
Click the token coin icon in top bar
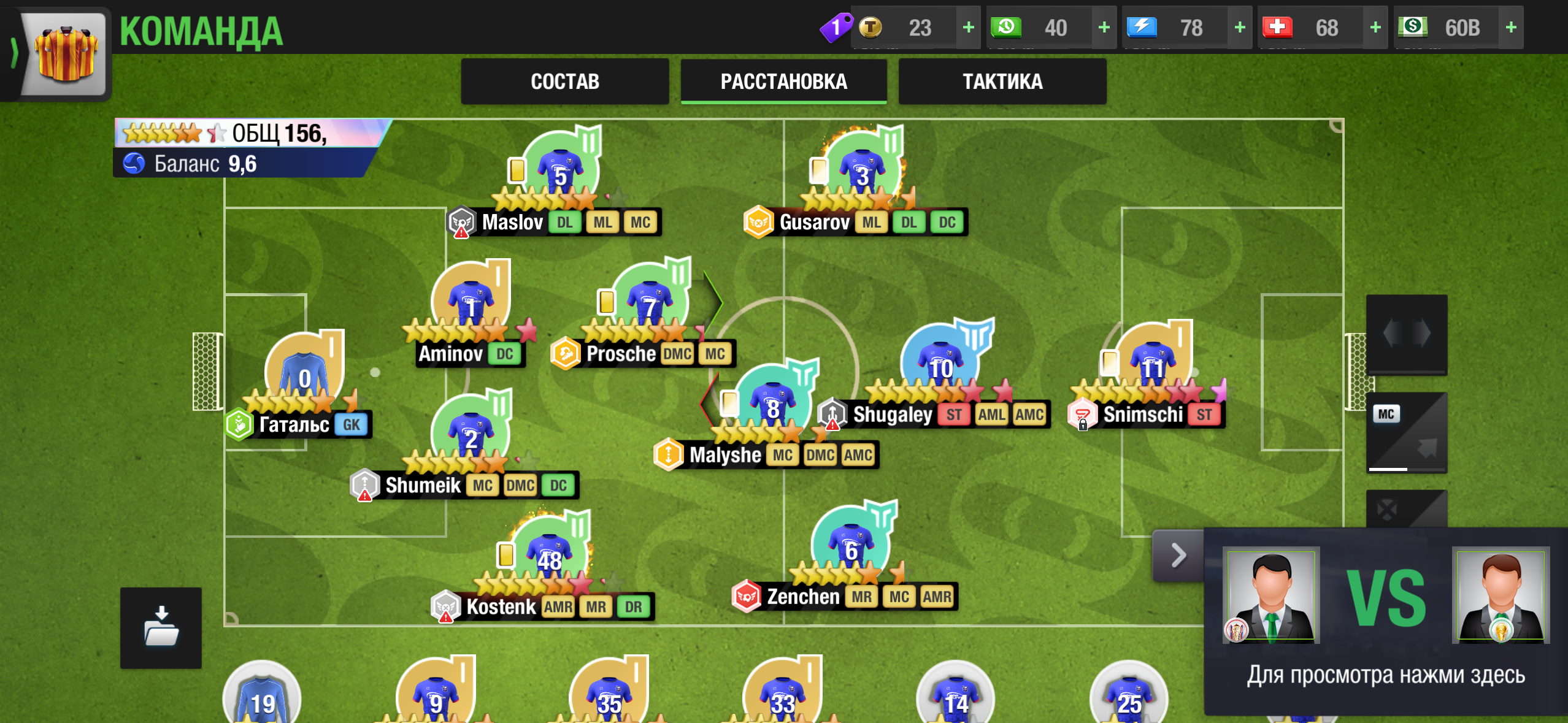872,28
